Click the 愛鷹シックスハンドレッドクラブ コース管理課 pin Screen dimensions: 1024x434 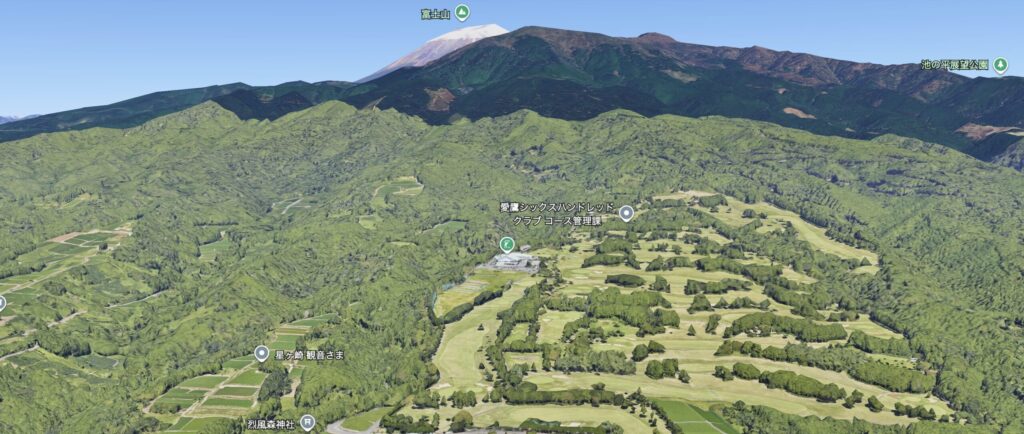click(x=627, y=212)
